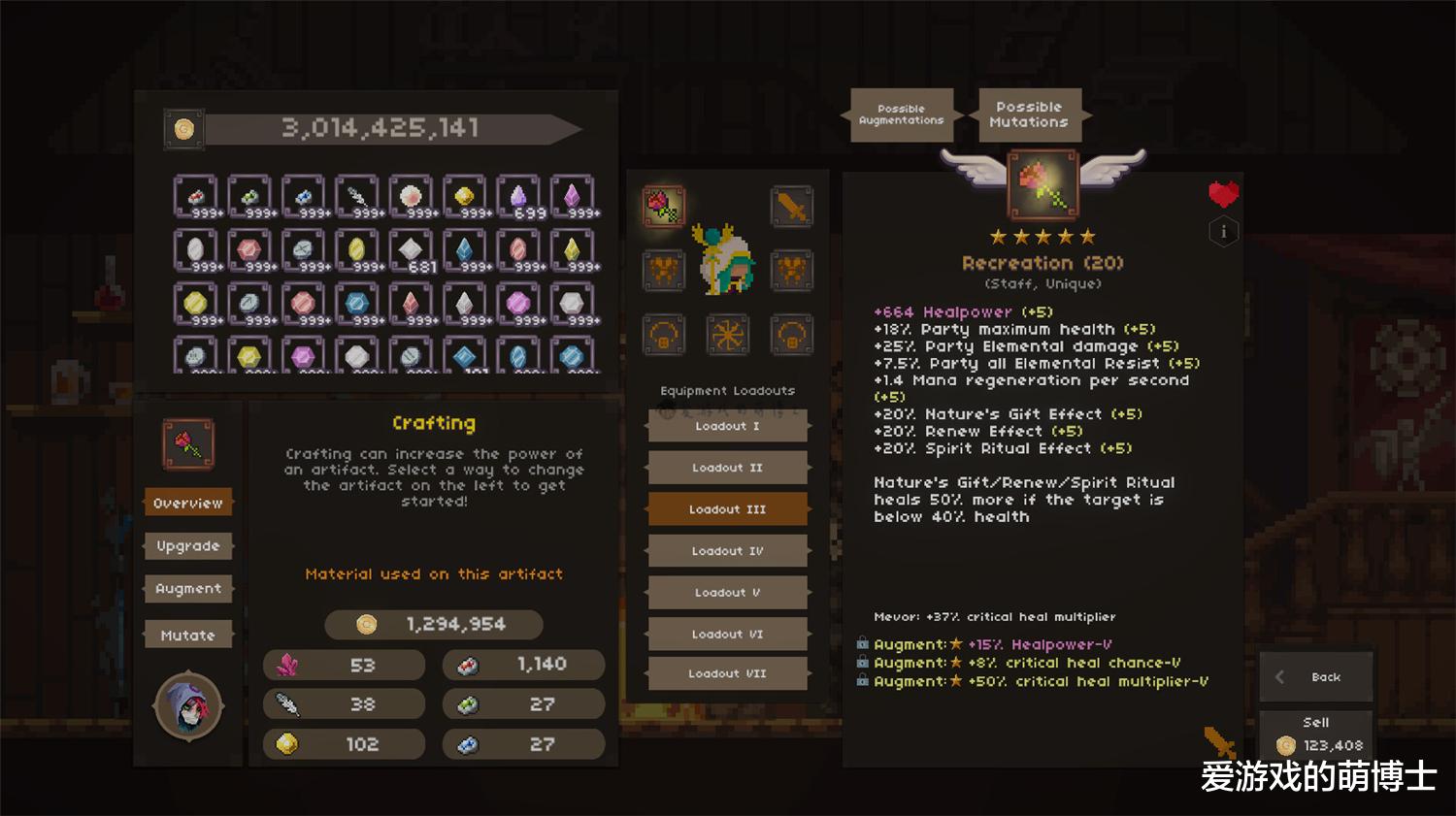Select the equipped rose staff slot
Image resolution: width=1456 pixels, height=816 pixels.
click(x=663, y=206)
